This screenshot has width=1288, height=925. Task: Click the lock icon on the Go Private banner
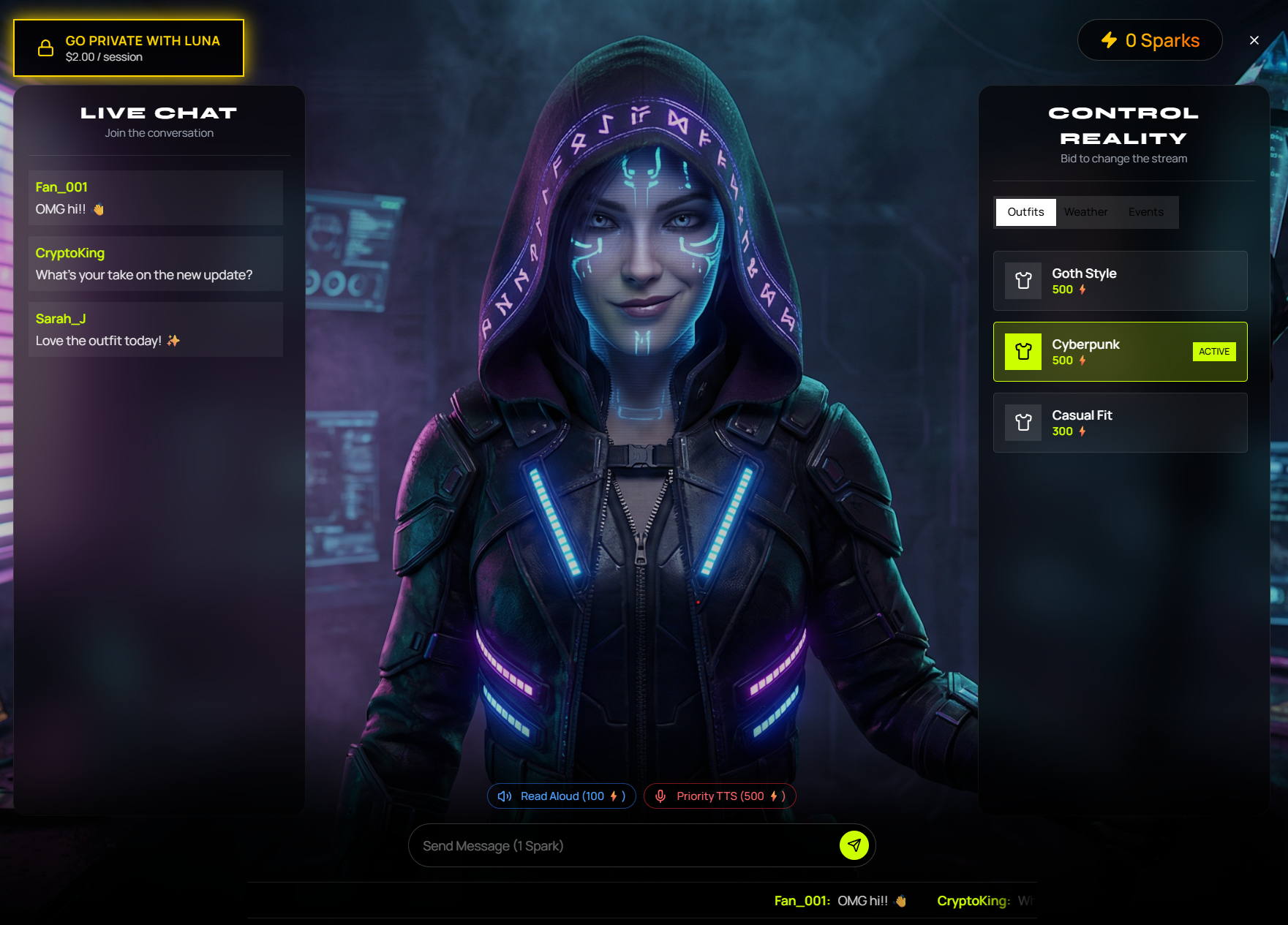pos(45,48)
